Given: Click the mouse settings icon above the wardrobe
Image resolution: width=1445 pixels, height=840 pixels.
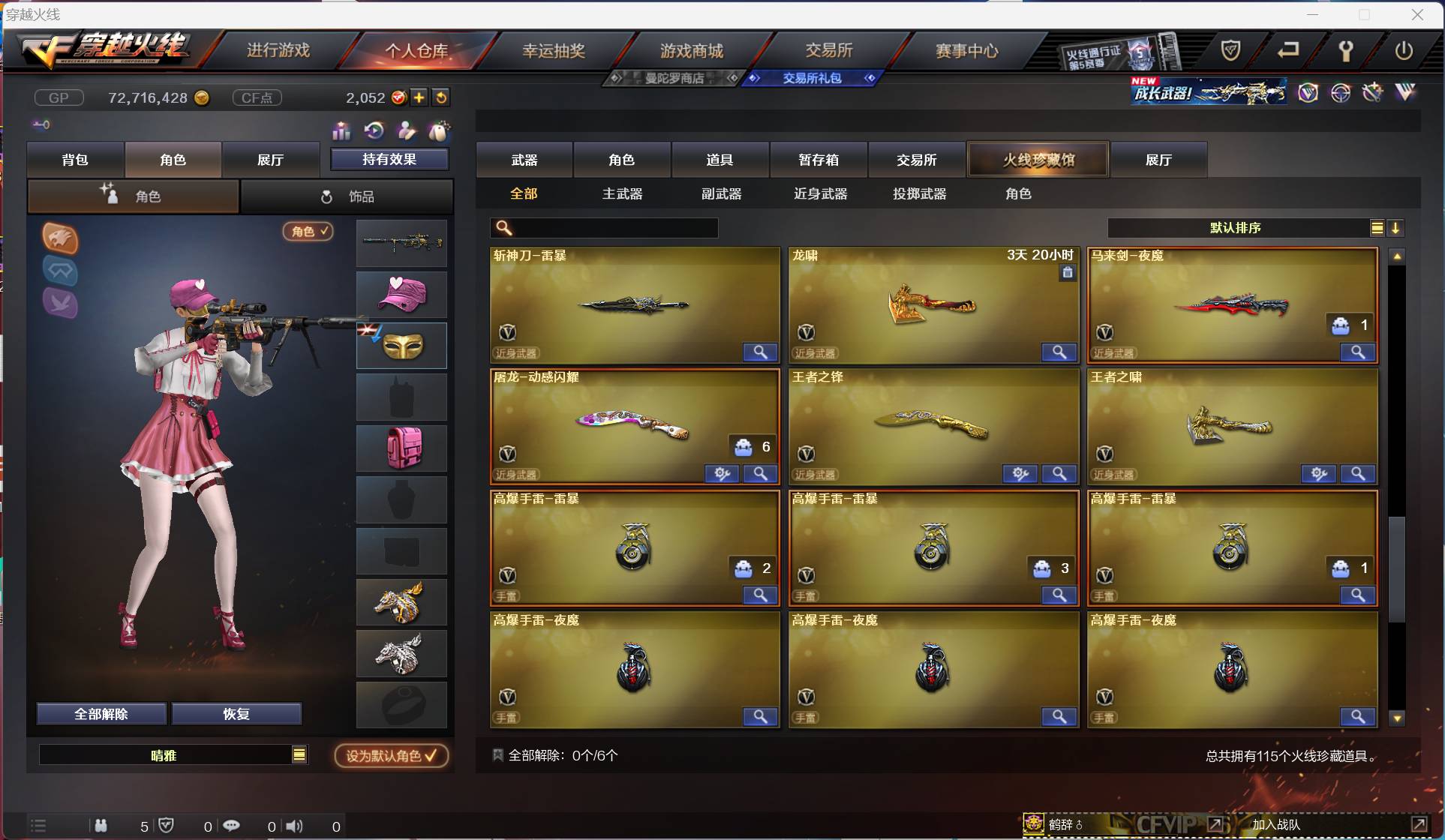Looking at the screenshot, I should [x=440, y=131].
